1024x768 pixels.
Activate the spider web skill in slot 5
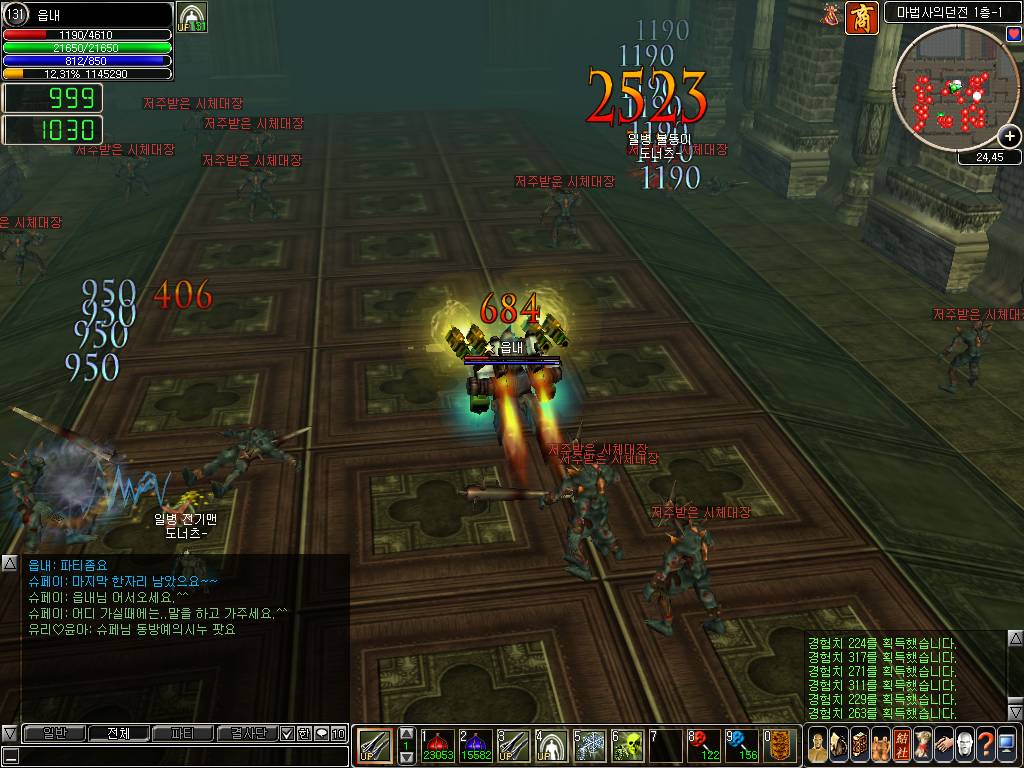click(x=590, y=746)
